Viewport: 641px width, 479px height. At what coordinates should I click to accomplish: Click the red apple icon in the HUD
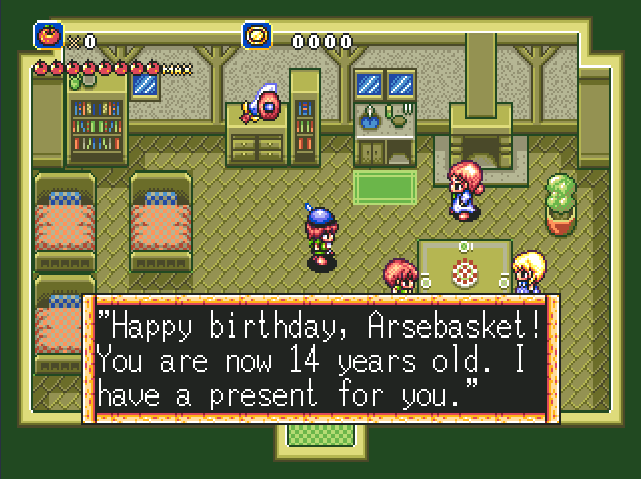[x=48, y=36]
